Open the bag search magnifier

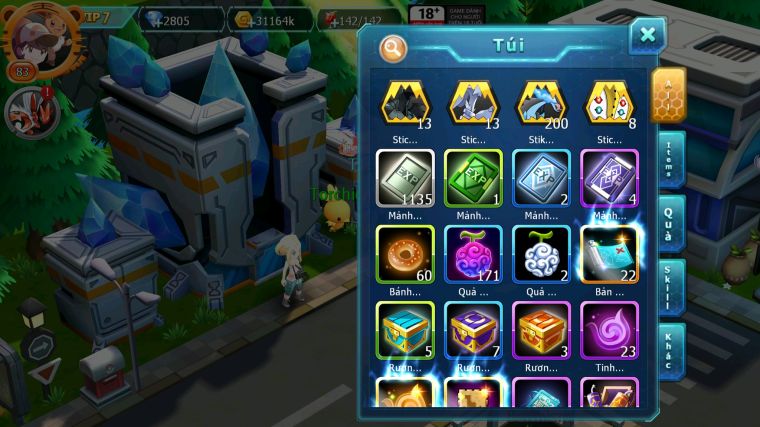[x=393, y=46]
